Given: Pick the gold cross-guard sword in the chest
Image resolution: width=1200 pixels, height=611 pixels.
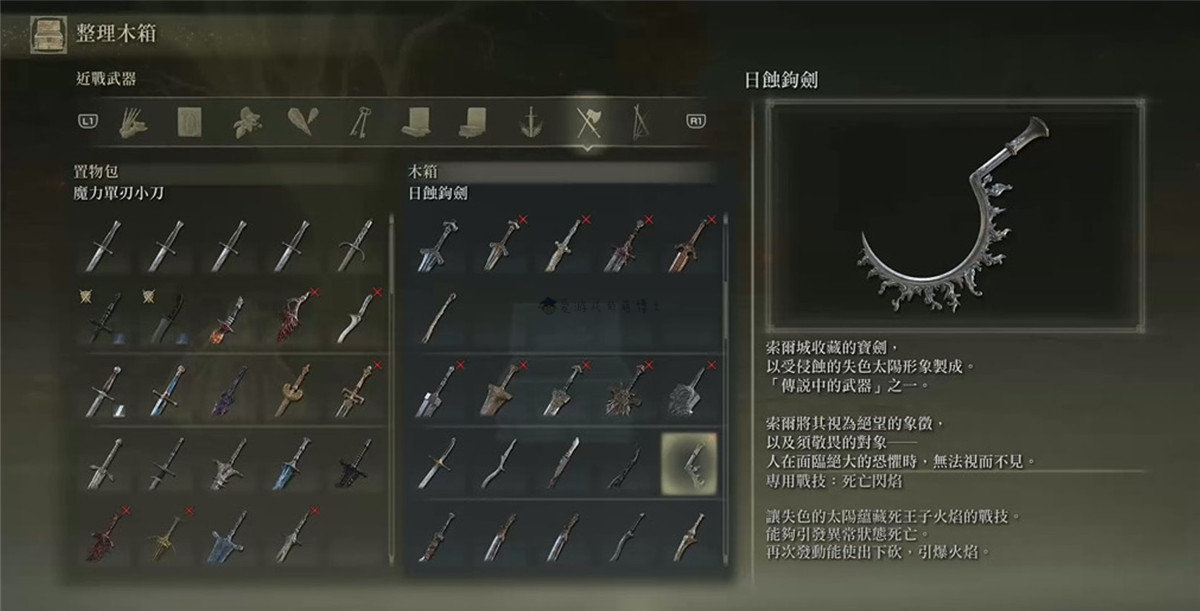Looking at the screenshot, I should pos(437,462).
